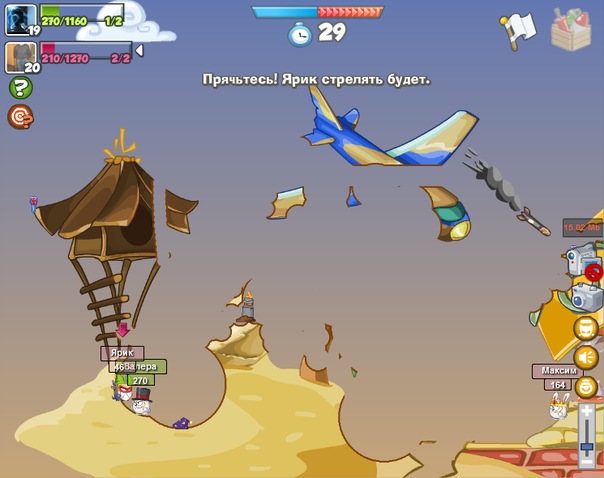
Task: Open the weapons crate
Action: point(571,30)
